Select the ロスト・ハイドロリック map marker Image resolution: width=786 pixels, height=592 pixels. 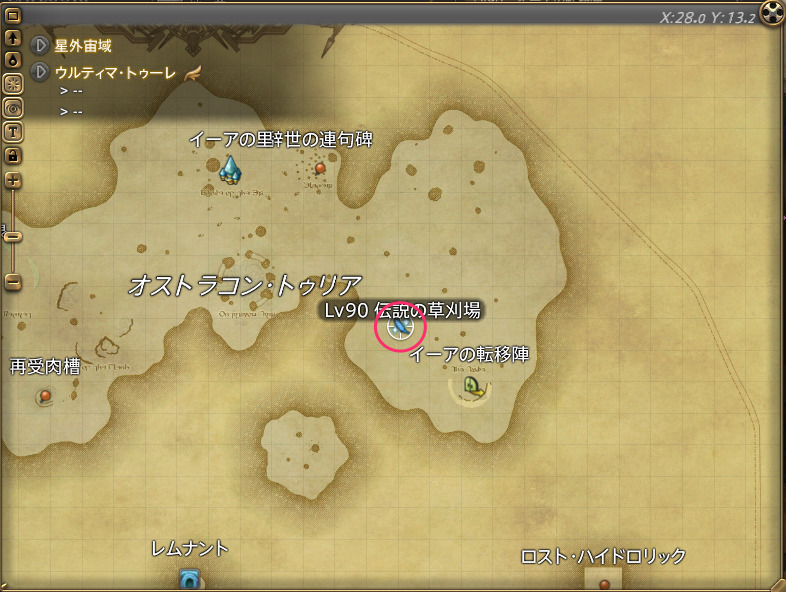[604, 583]
